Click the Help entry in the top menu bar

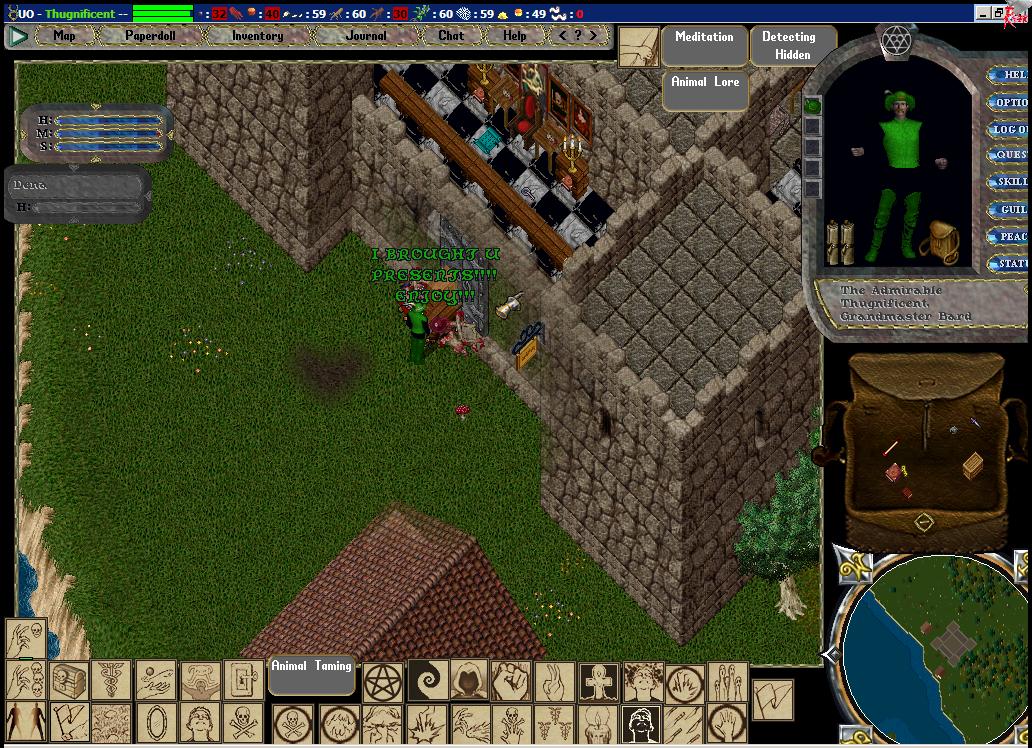point(514,36)
